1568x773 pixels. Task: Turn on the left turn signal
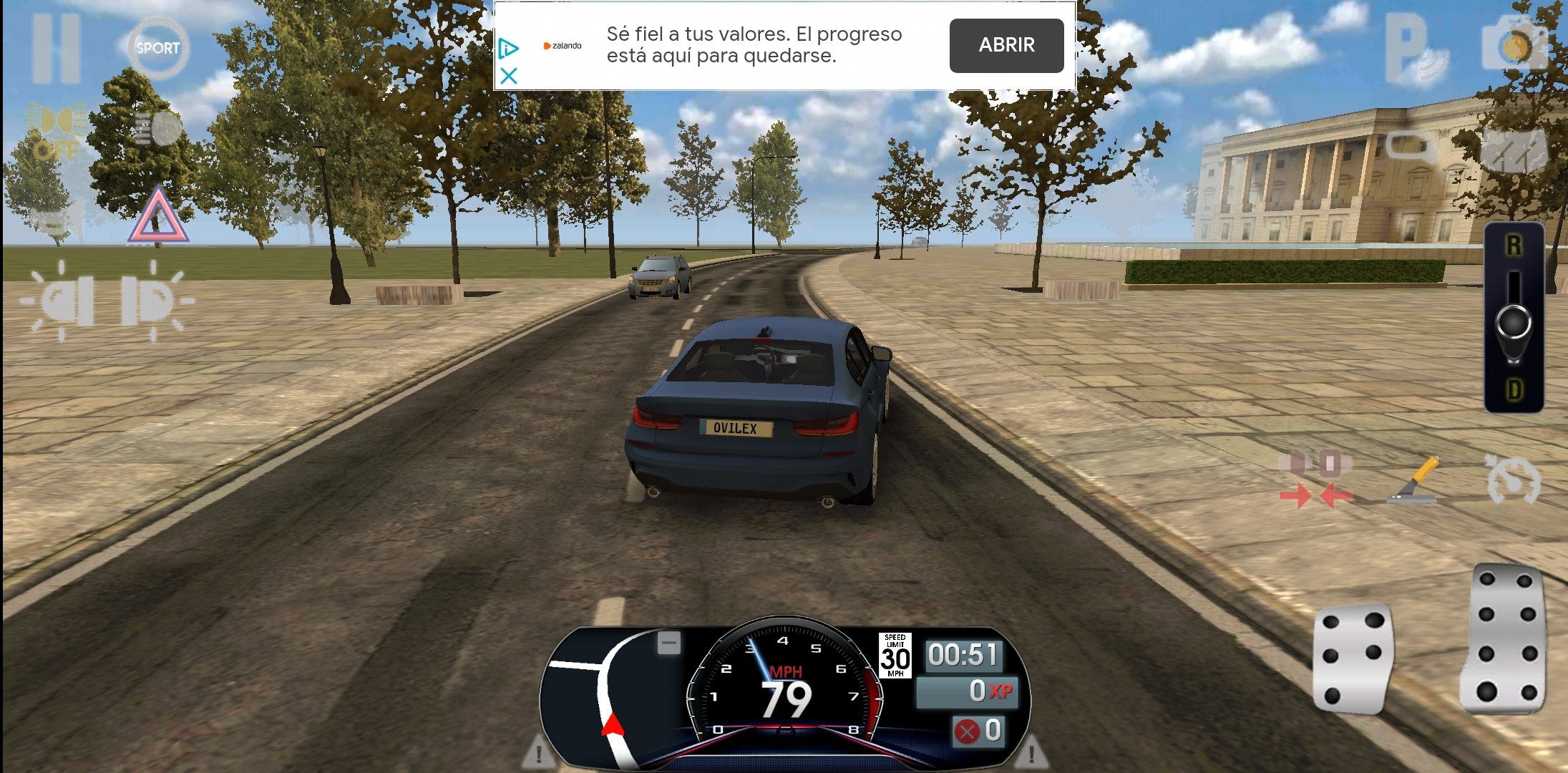(x=63, y=301)
